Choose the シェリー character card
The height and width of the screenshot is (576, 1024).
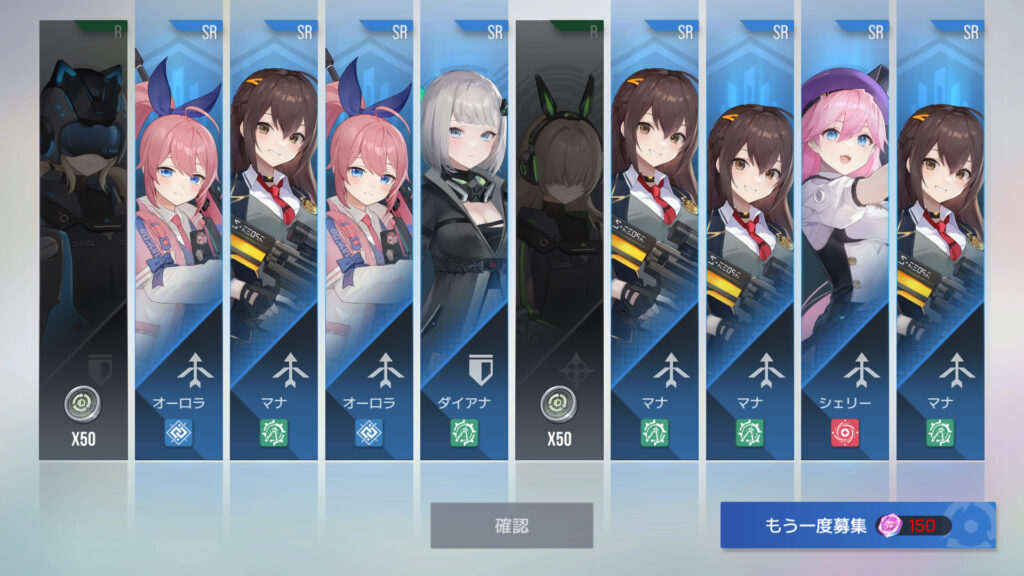point(844,240)
